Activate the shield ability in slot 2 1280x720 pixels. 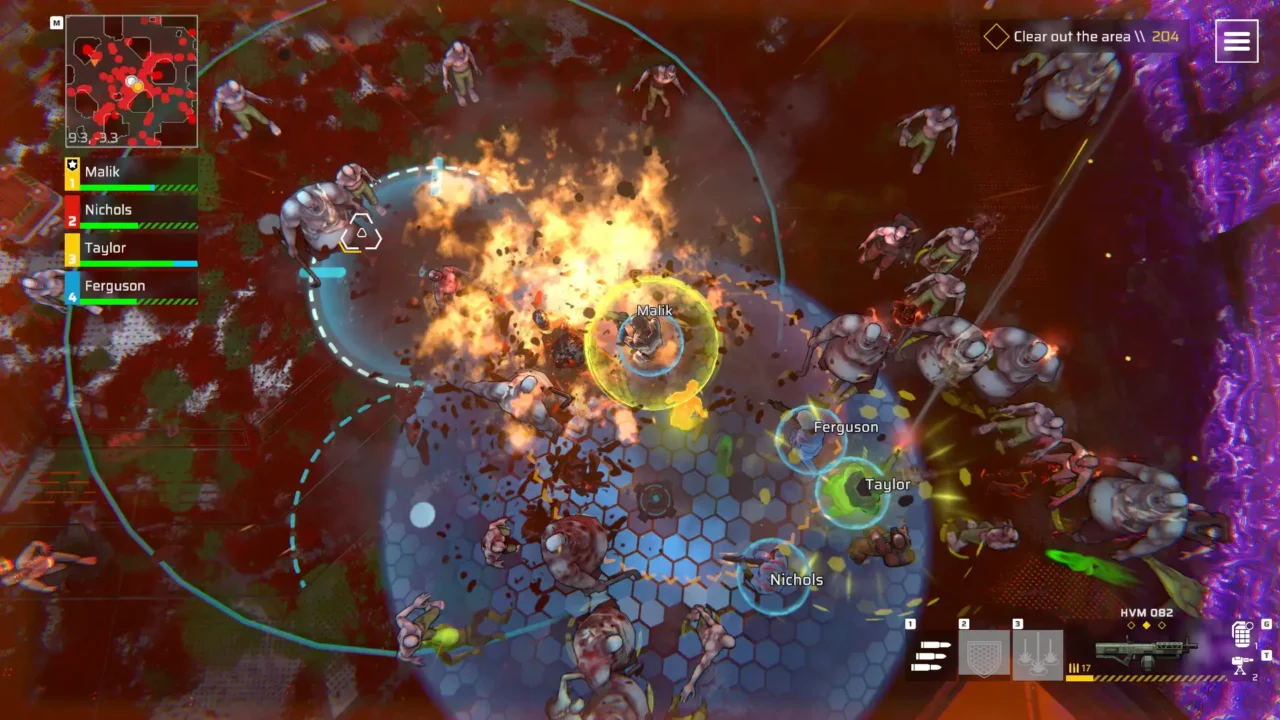(984, 655)
